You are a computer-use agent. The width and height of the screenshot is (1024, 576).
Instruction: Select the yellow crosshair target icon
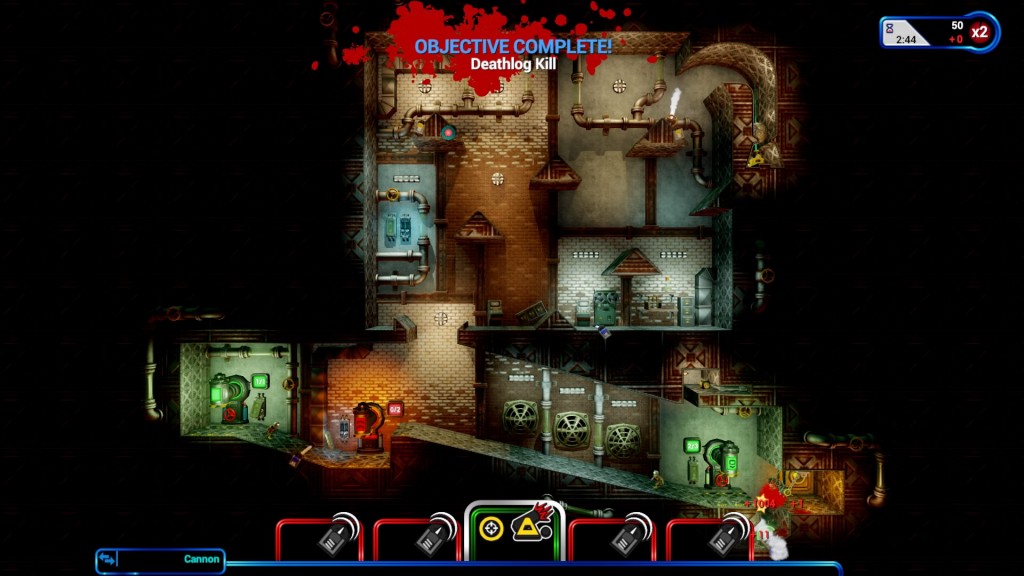pos(491,528)
